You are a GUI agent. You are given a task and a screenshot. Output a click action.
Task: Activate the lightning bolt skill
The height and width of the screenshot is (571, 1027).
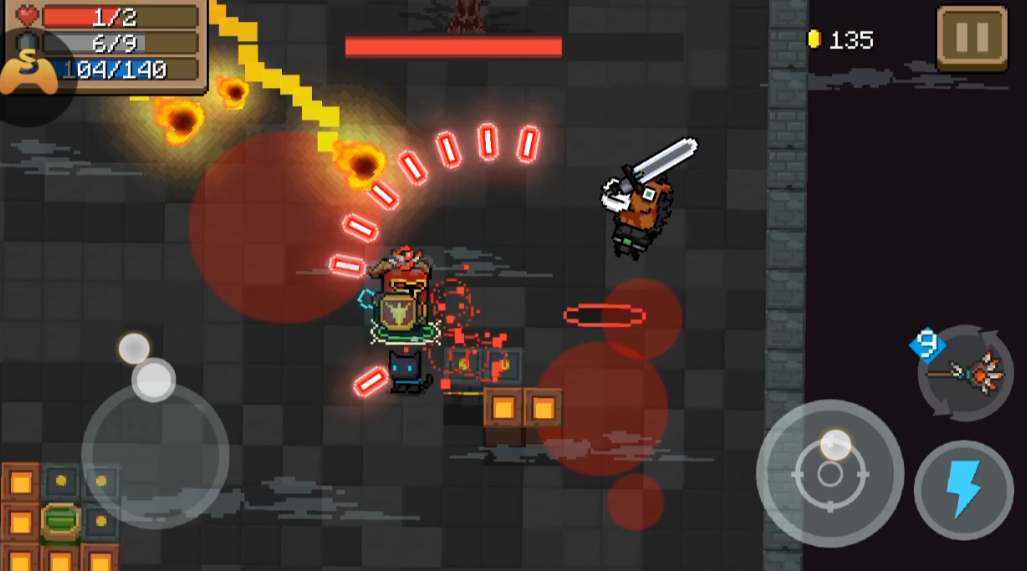[963, 490]
